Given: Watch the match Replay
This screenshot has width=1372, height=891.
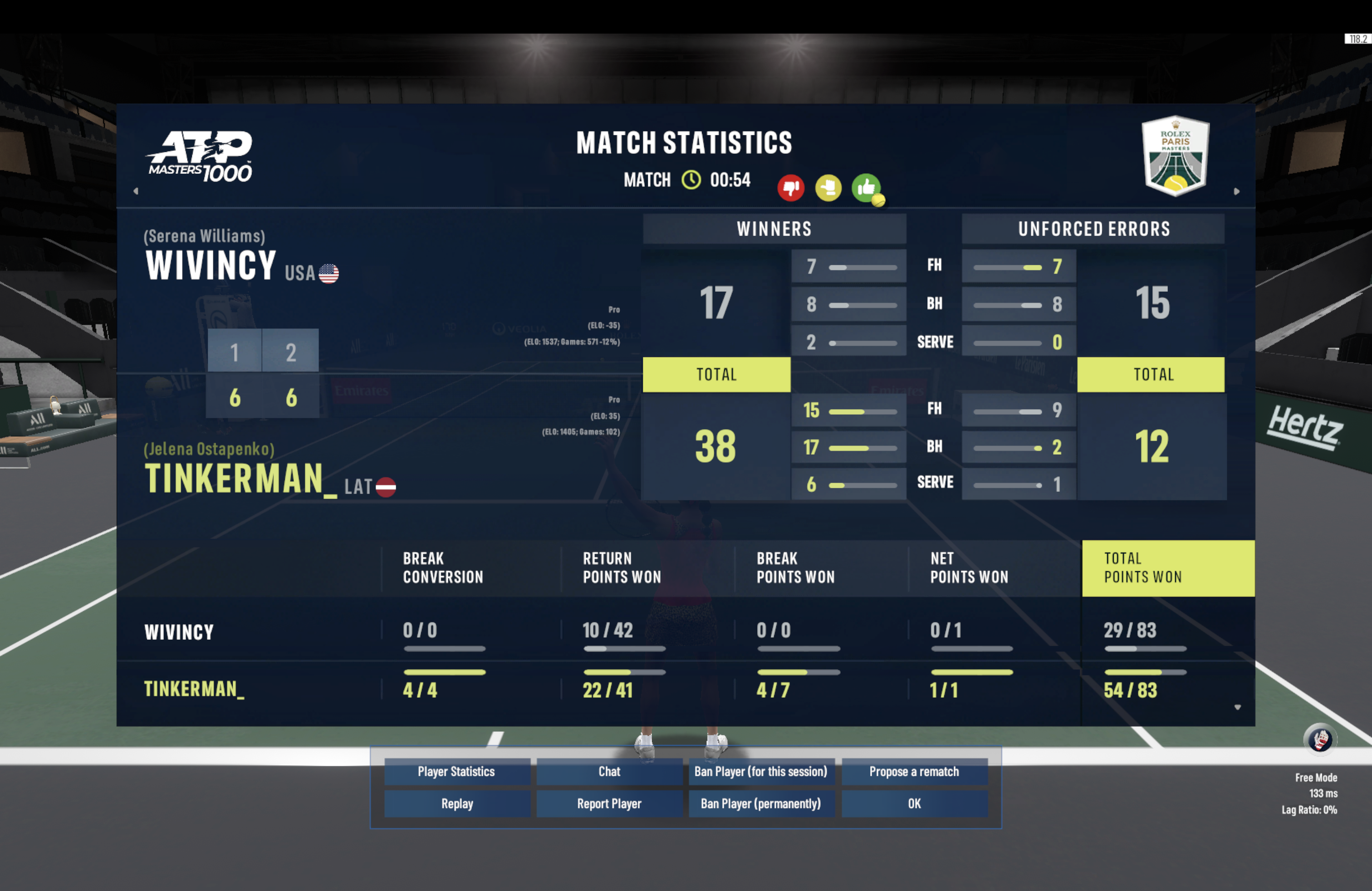Looking at the screenshot, I should [456, 803].
